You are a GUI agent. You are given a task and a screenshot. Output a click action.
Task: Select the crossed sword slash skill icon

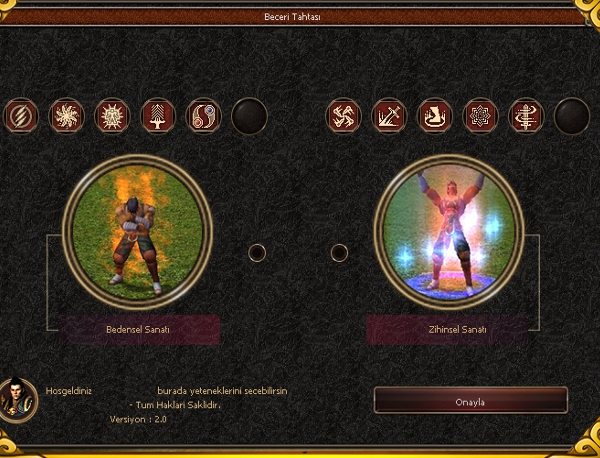pyautogui.click(x=389, y=116)
